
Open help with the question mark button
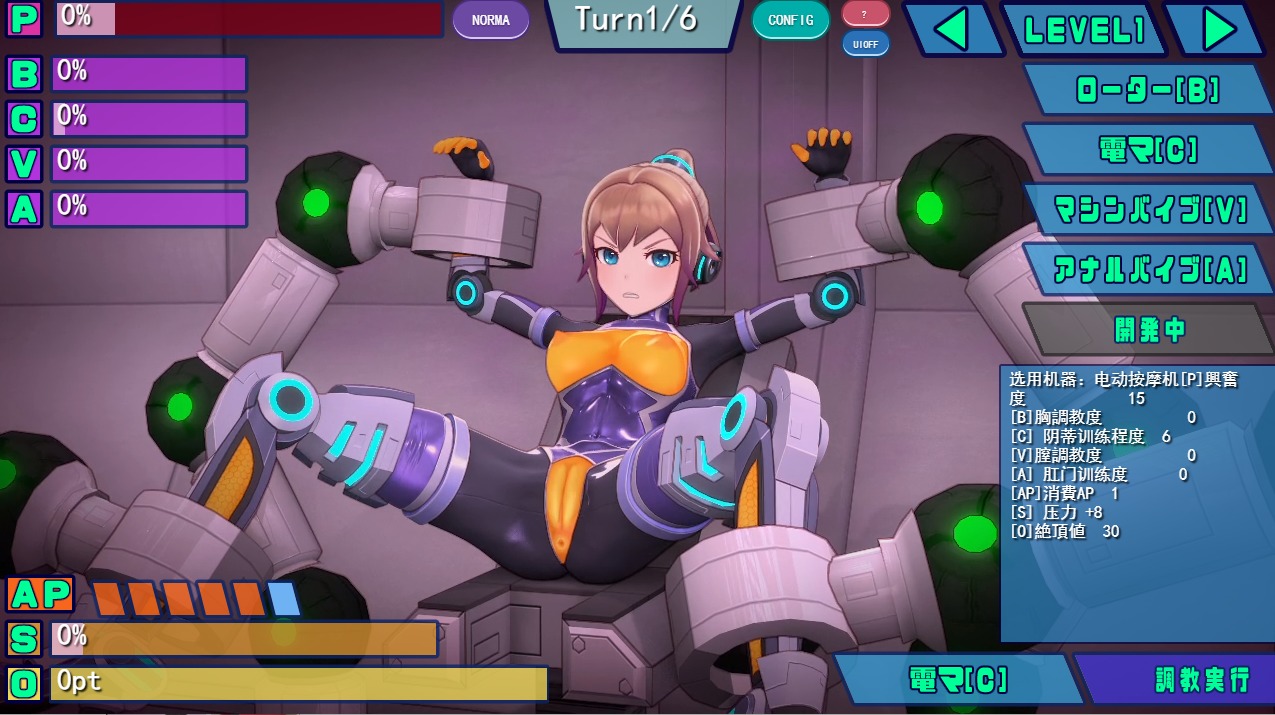coord(865,14)
